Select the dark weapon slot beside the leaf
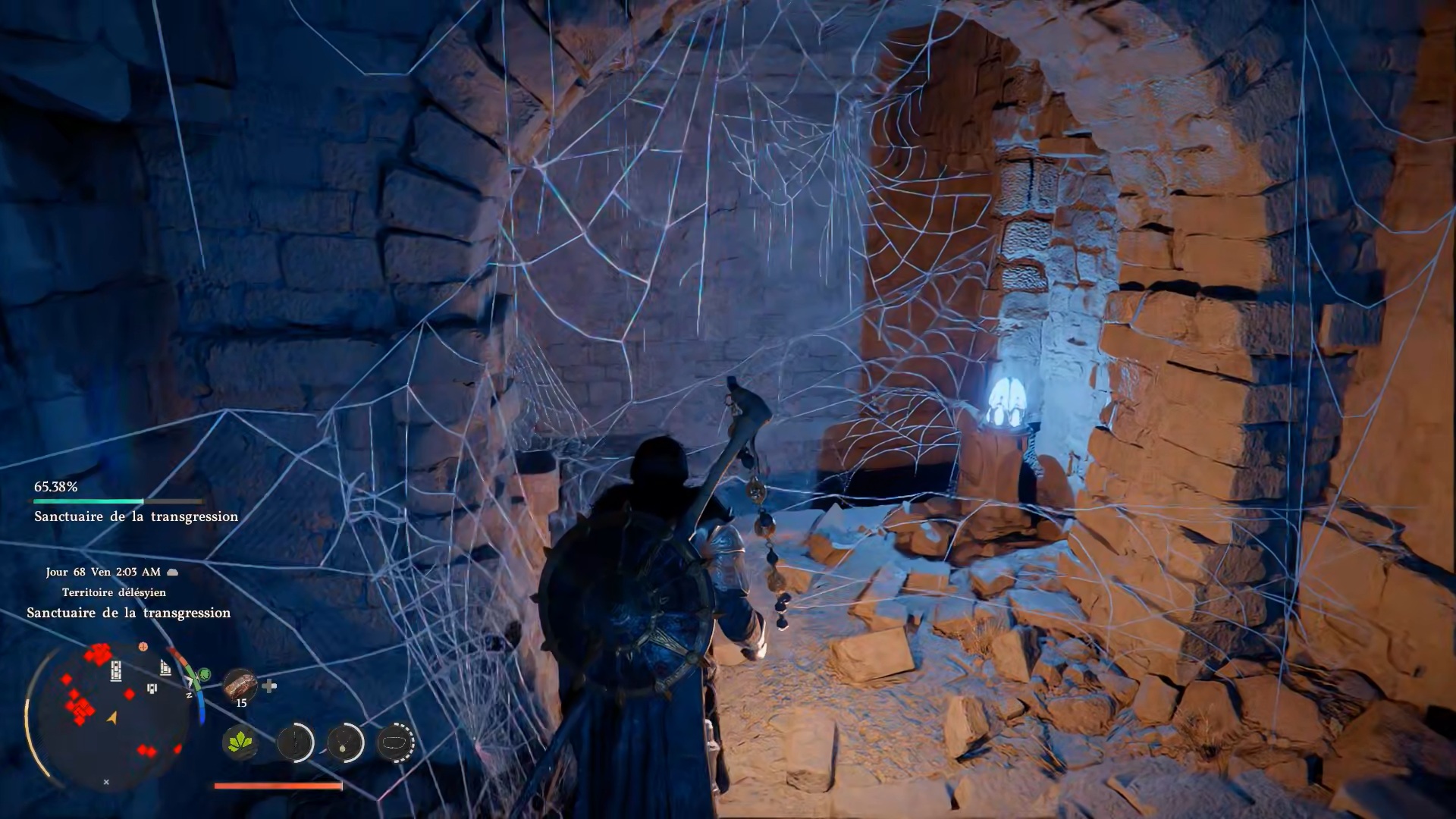 pos(295,742)
